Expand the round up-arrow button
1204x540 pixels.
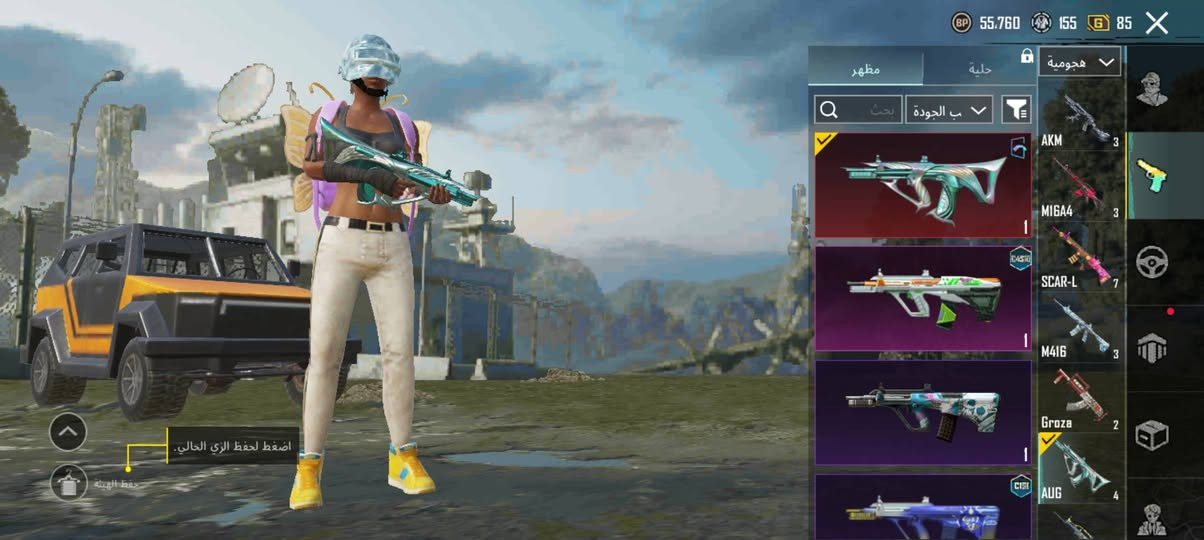tap(68, 432)
